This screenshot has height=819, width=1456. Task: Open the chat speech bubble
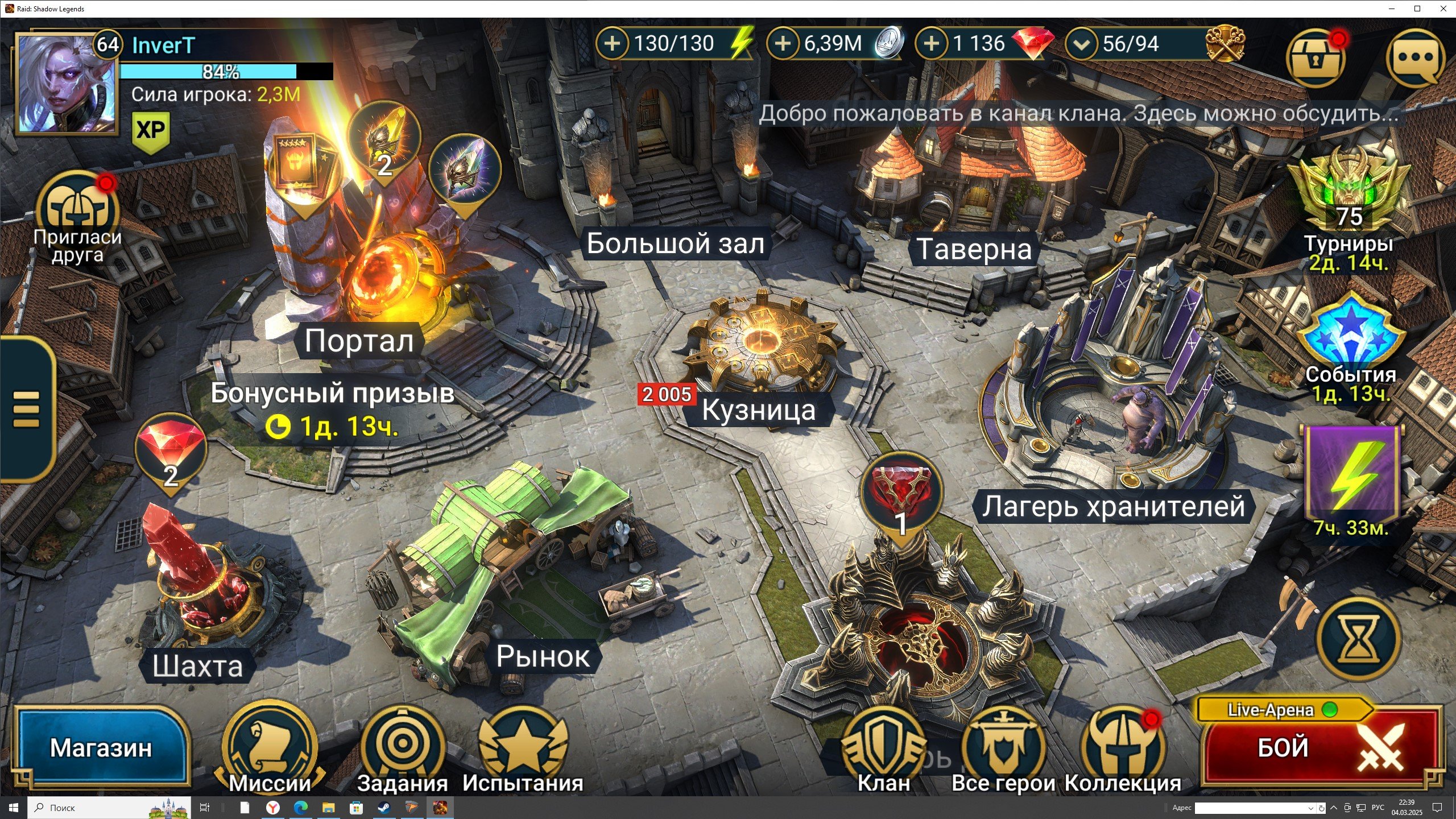(x=1415, y=58)
